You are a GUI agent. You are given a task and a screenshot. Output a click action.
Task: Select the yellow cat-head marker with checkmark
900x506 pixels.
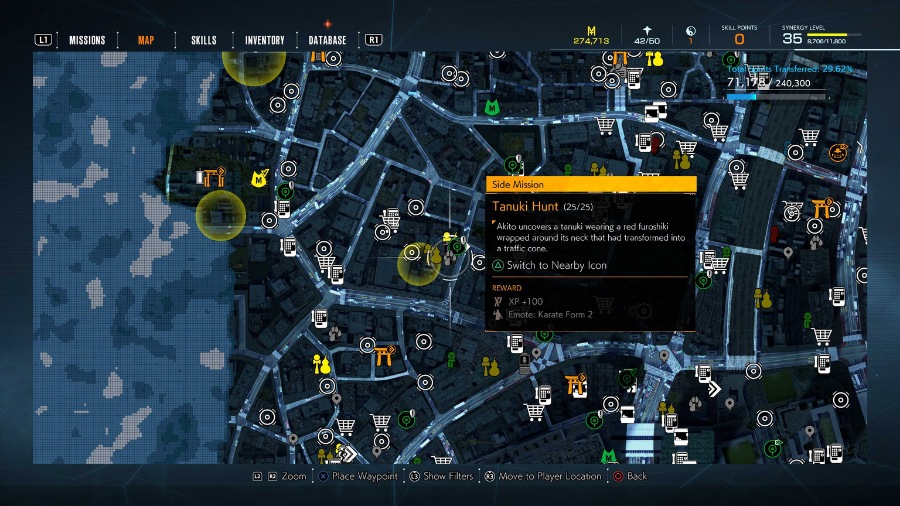coord(258,179)
